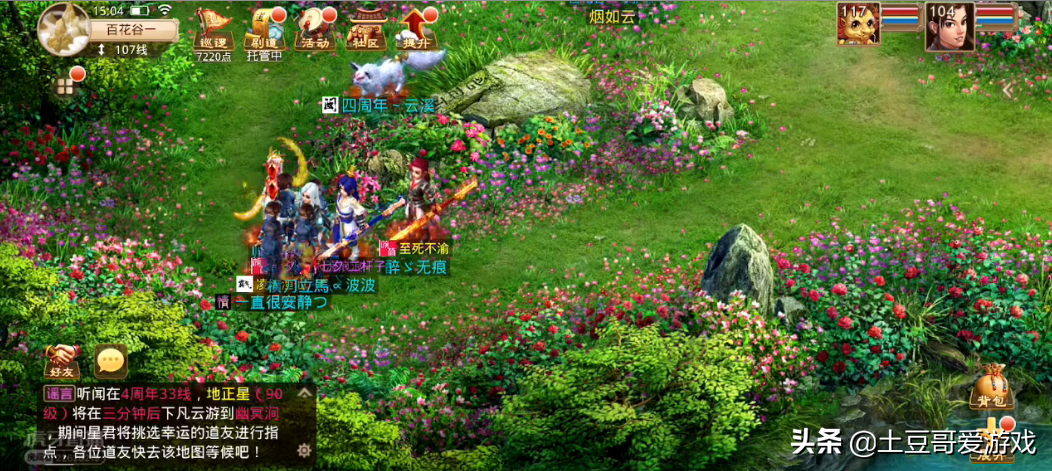Open the 活动 events drum icon
The image size is (1052, 471).
pos(316,29)
